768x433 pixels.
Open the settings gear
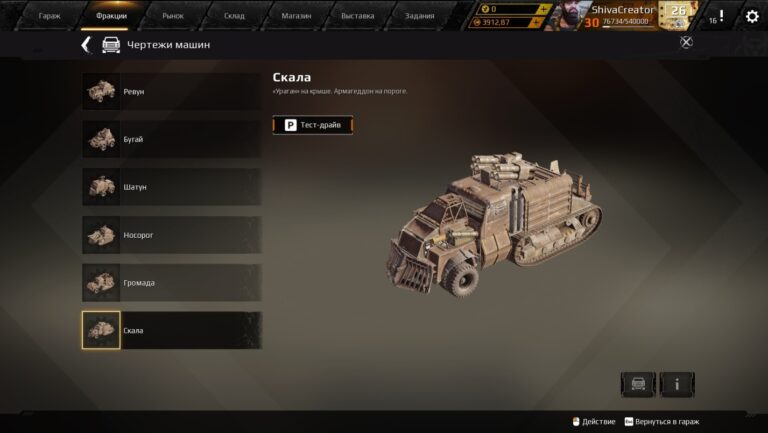752,16
